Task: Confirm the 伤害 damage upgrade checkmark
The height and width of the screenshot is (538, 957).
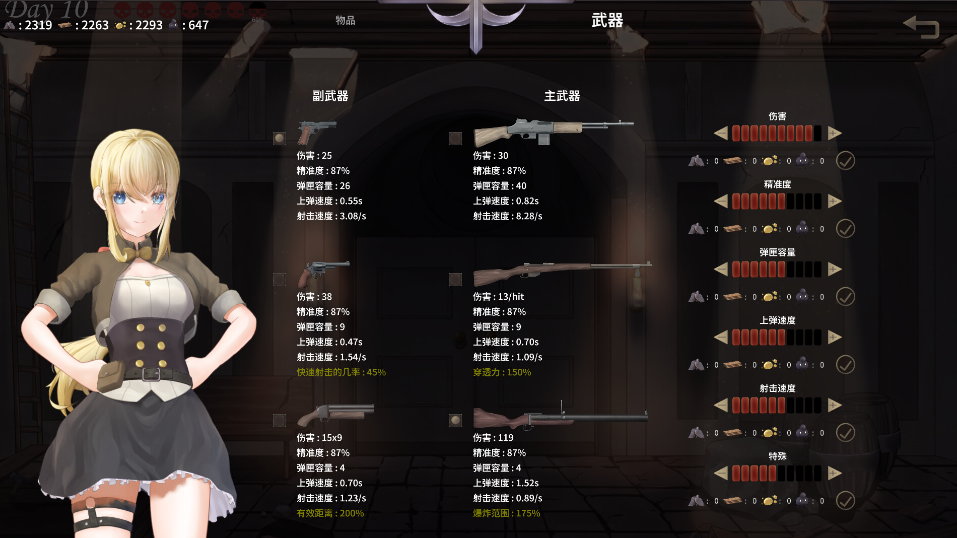Action: click(x=845, y=160)
